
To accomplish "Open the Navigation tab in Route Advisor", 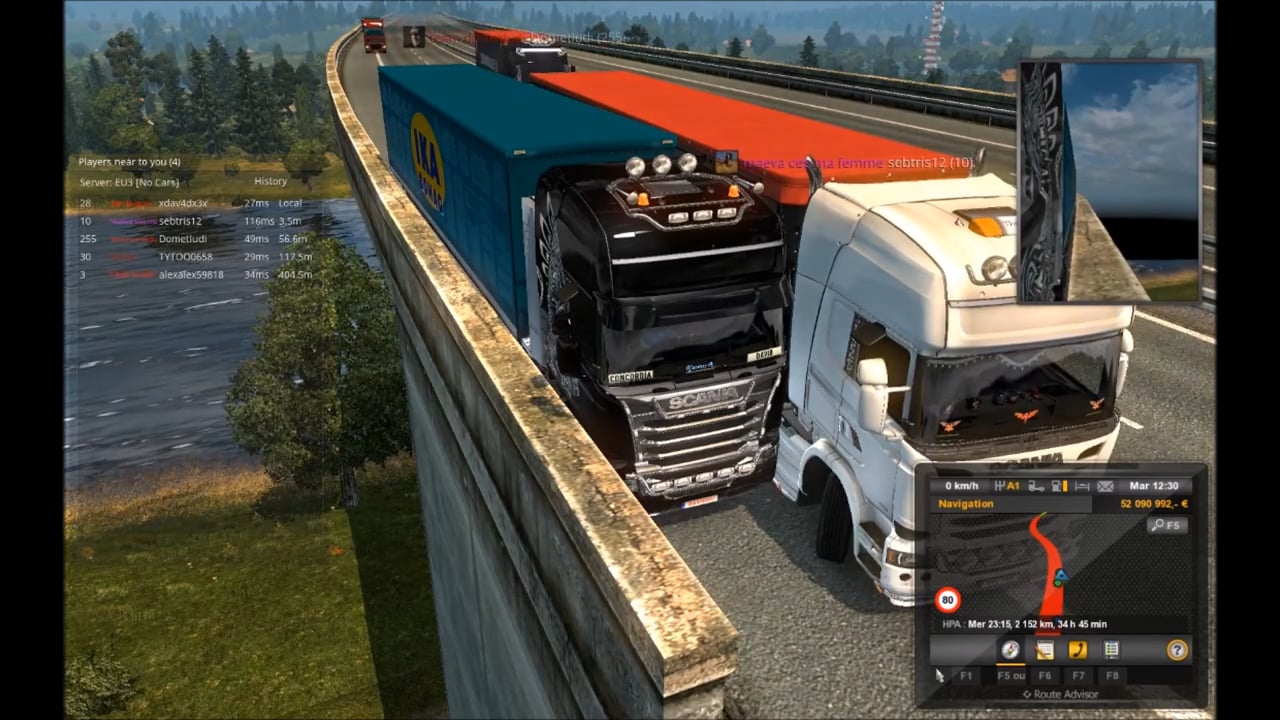I will [x=1010, y=650].
